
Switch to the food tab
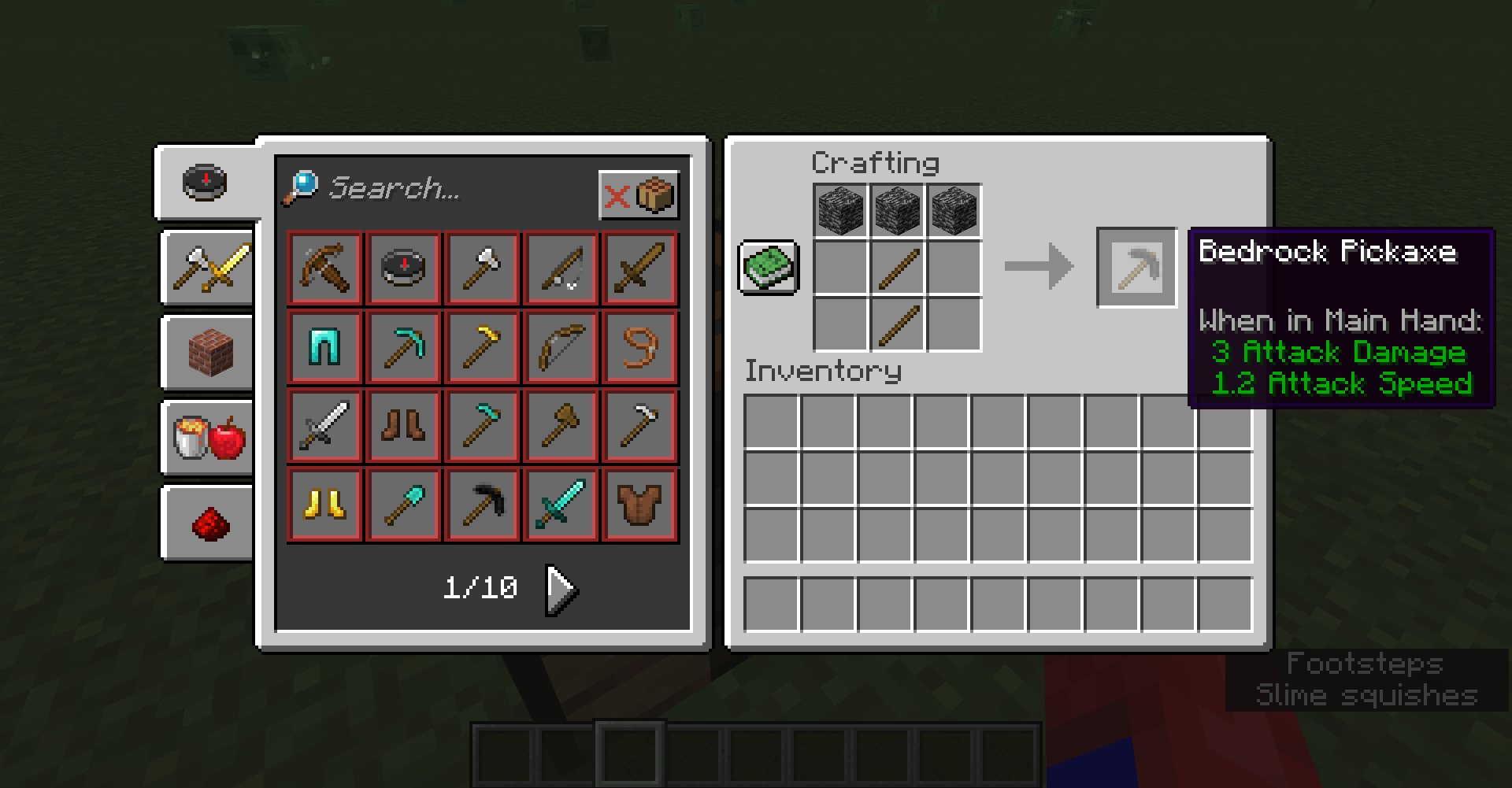point(206,439)
